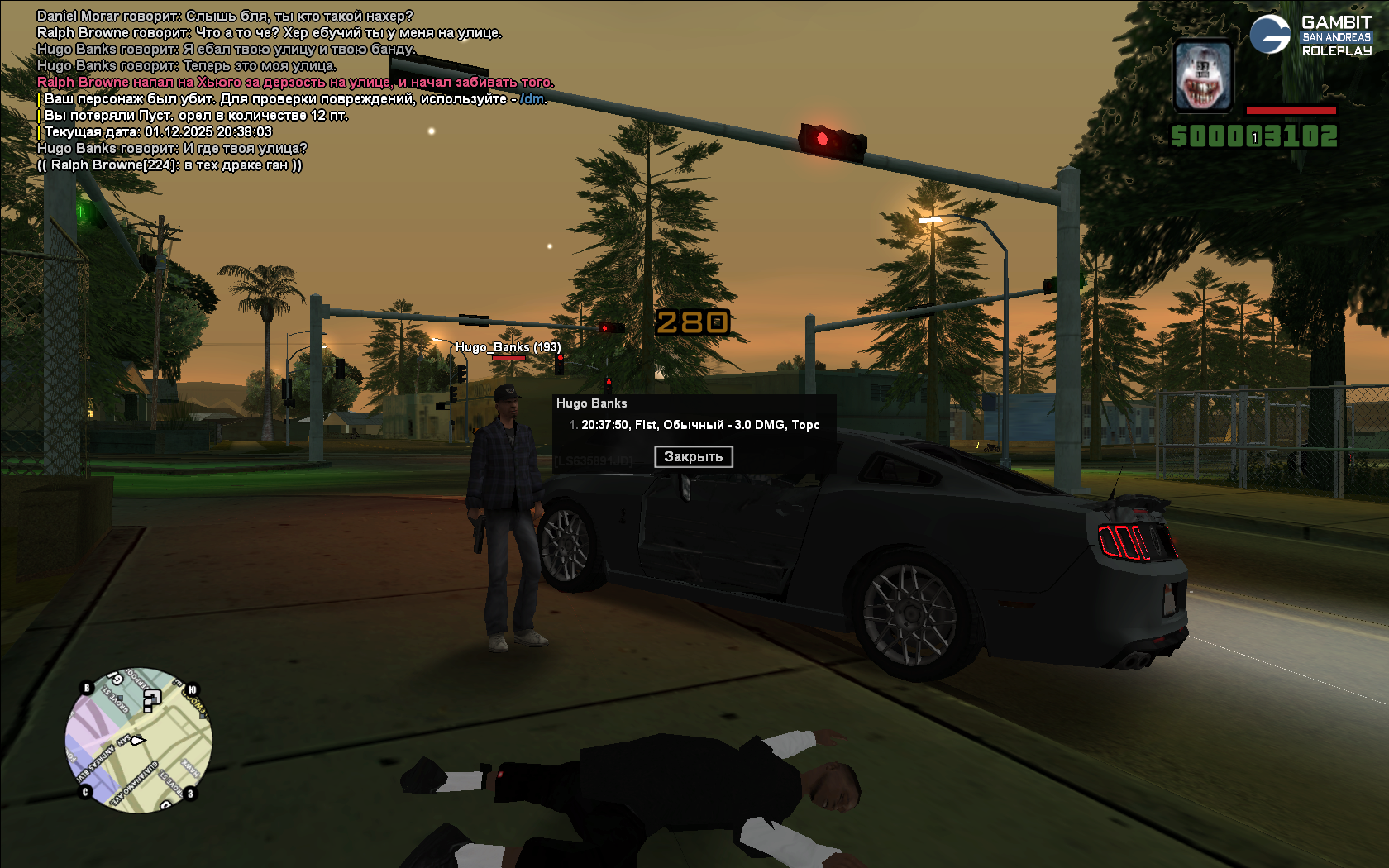Image resolution: width=1389 pixels, height=868 pixels.
Task: Click the weapon icon in the HUD
Action: (1203, 76)
